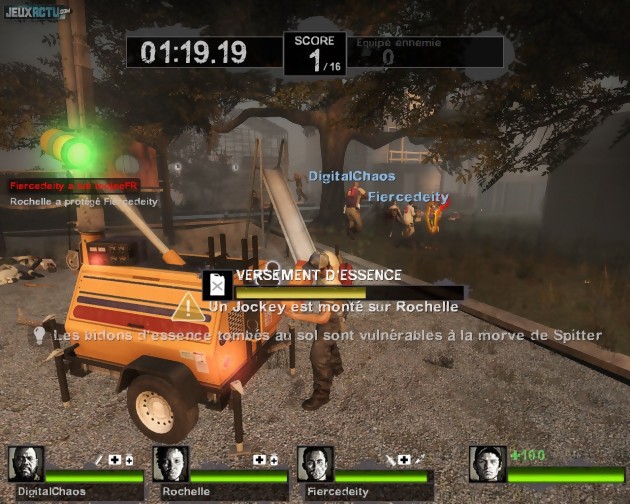Open the JeuxActu watermark logo
Screen dimensions: 630x504
tap(37, 12)
